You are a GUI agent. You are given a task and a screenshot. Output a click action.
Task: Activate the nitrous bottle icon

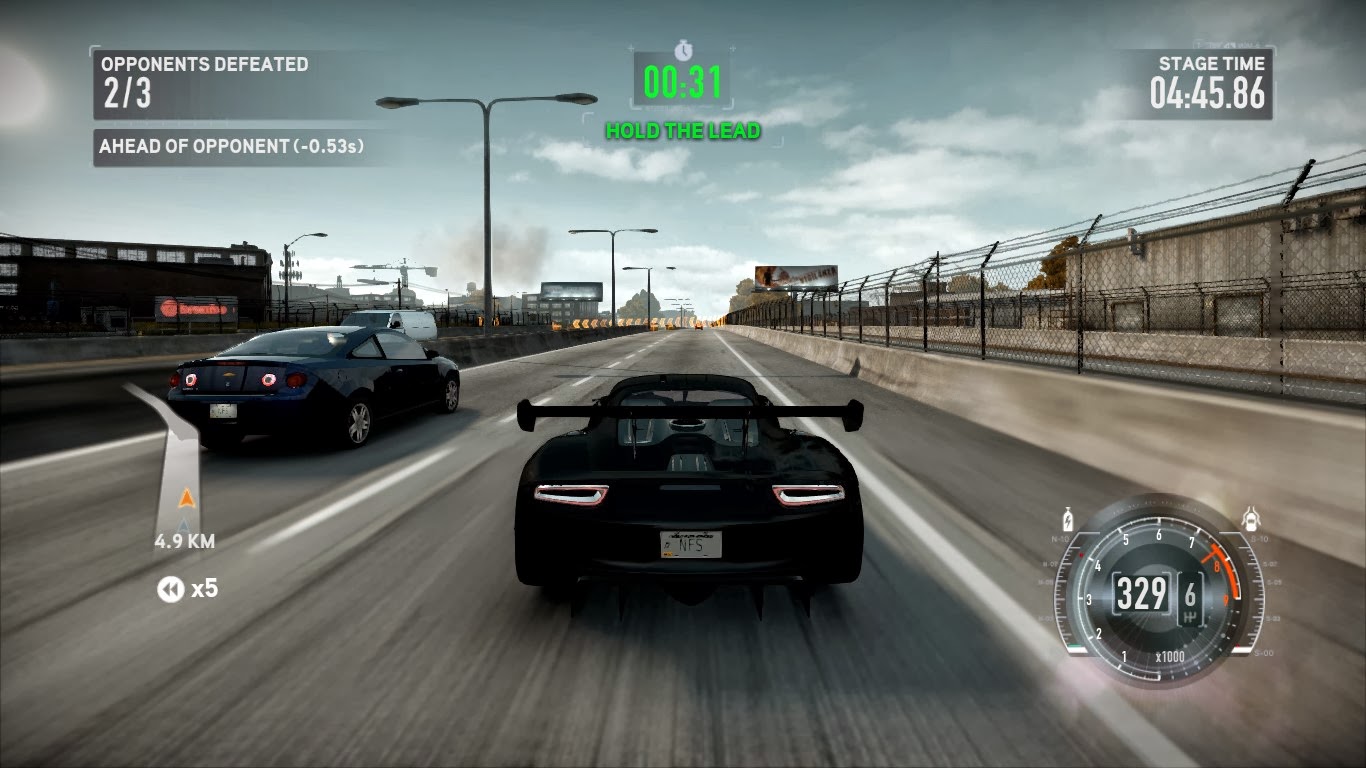1069,520
